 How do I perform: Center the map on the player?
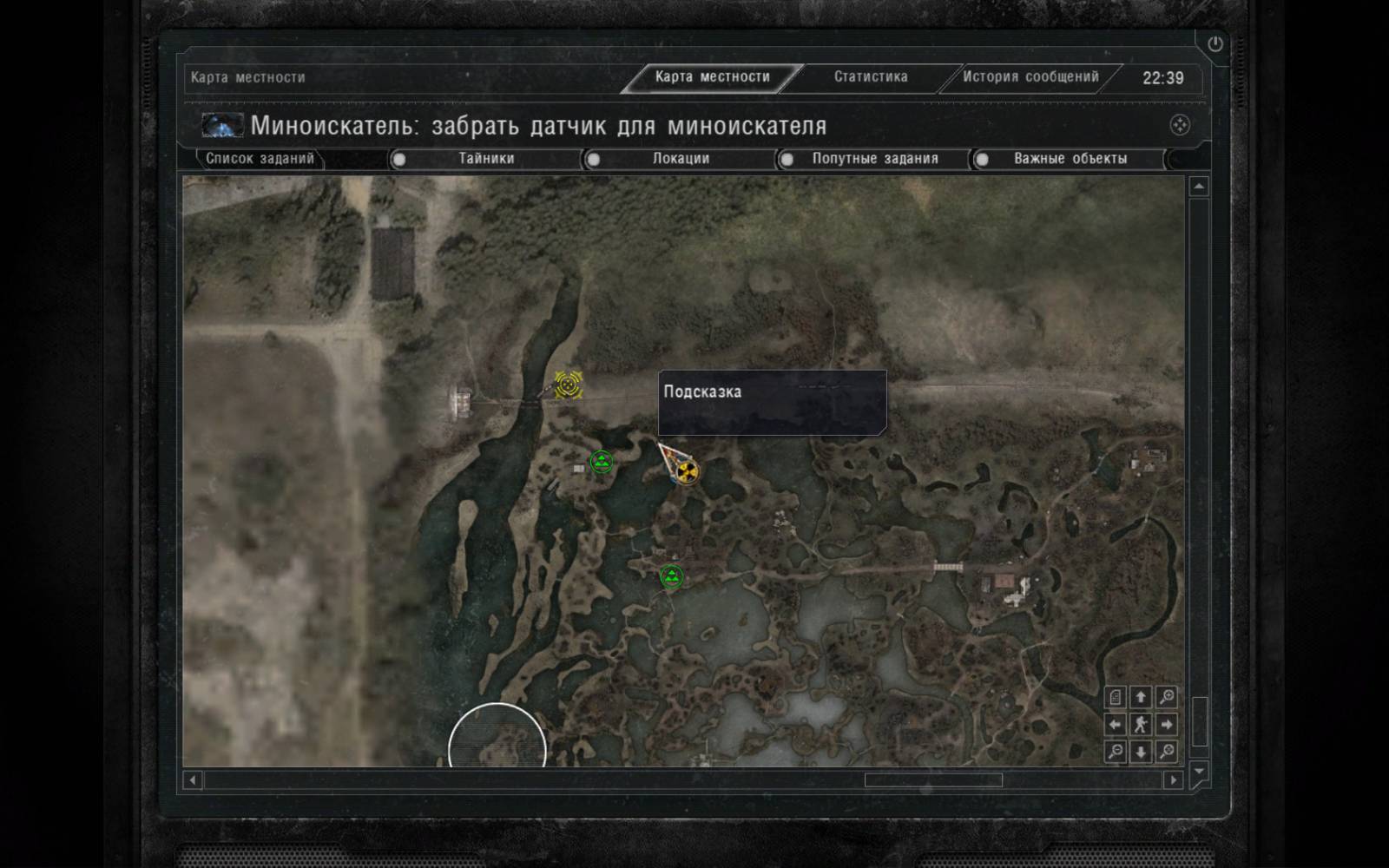(x=1141, y=724)
